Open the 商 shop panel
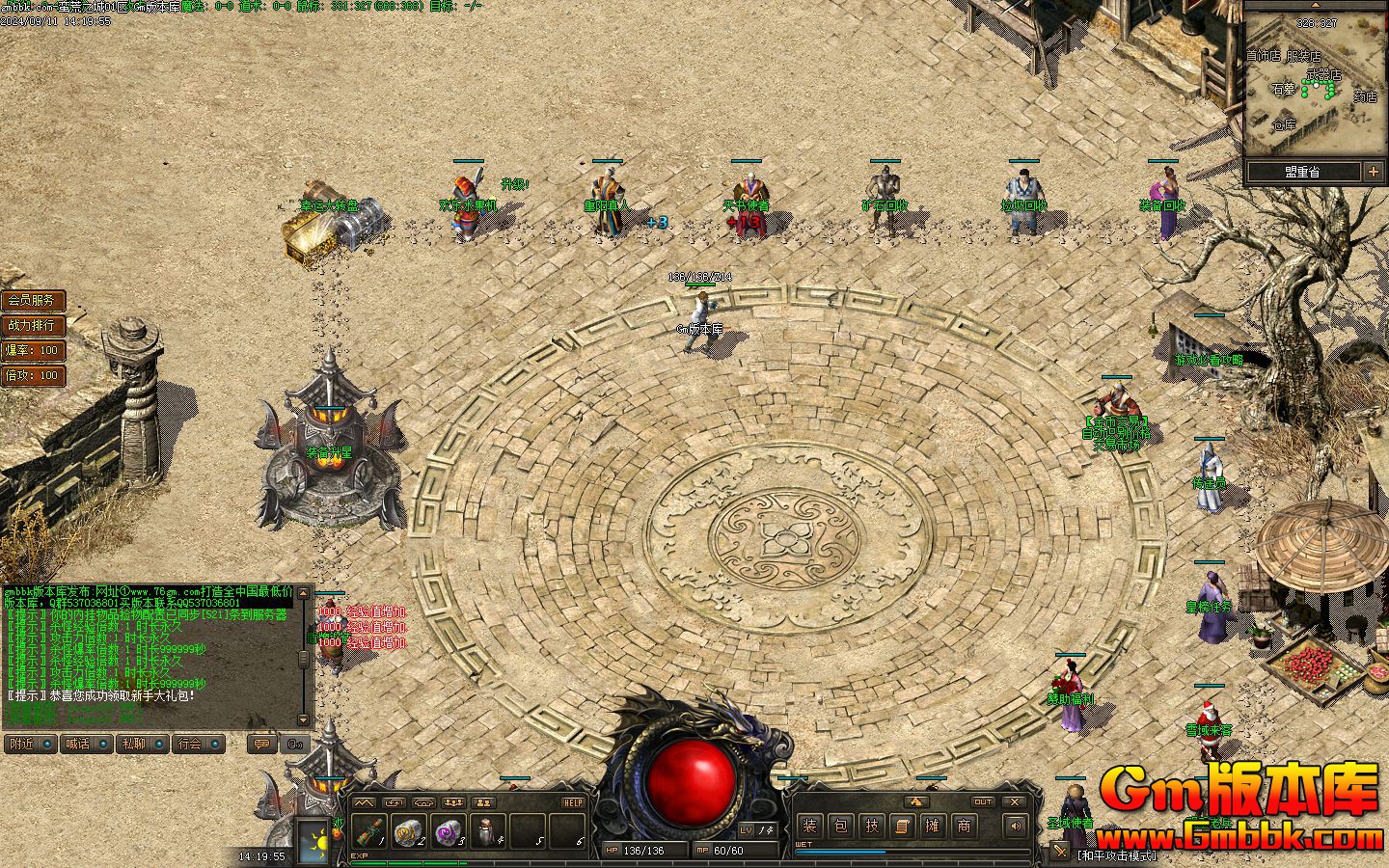Image resolution: width=1389 pixels, height=868 pixels. [964, 826]
